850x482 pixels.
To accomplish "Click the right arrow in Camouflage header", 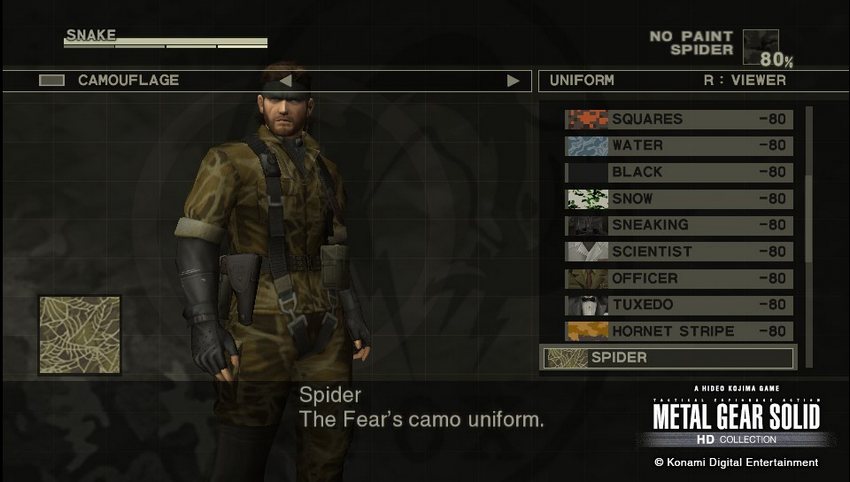I will (x=513, y=80).
